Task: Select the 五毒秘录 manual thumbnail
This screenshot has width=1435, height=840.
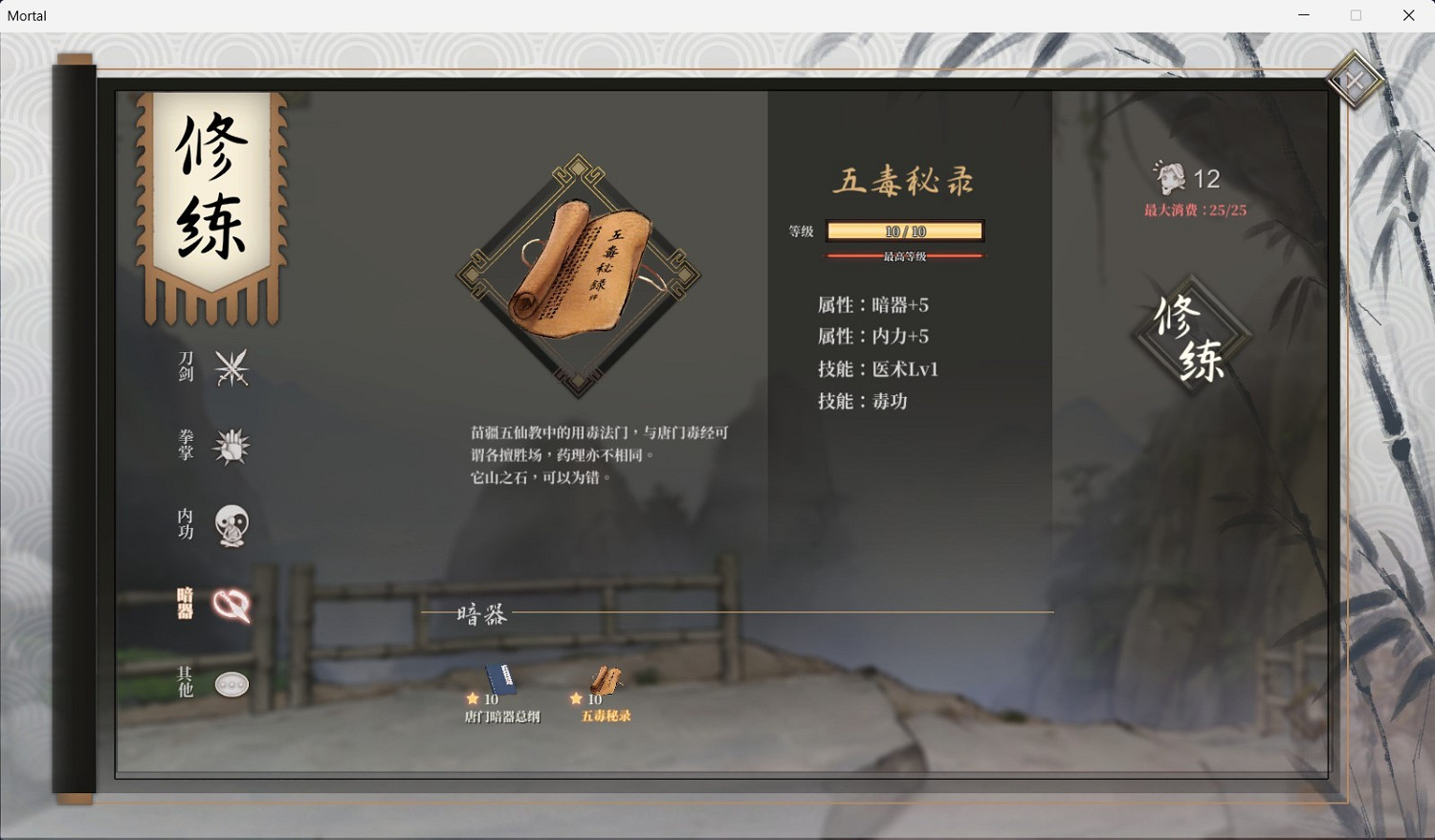Action: click(607, 679)
